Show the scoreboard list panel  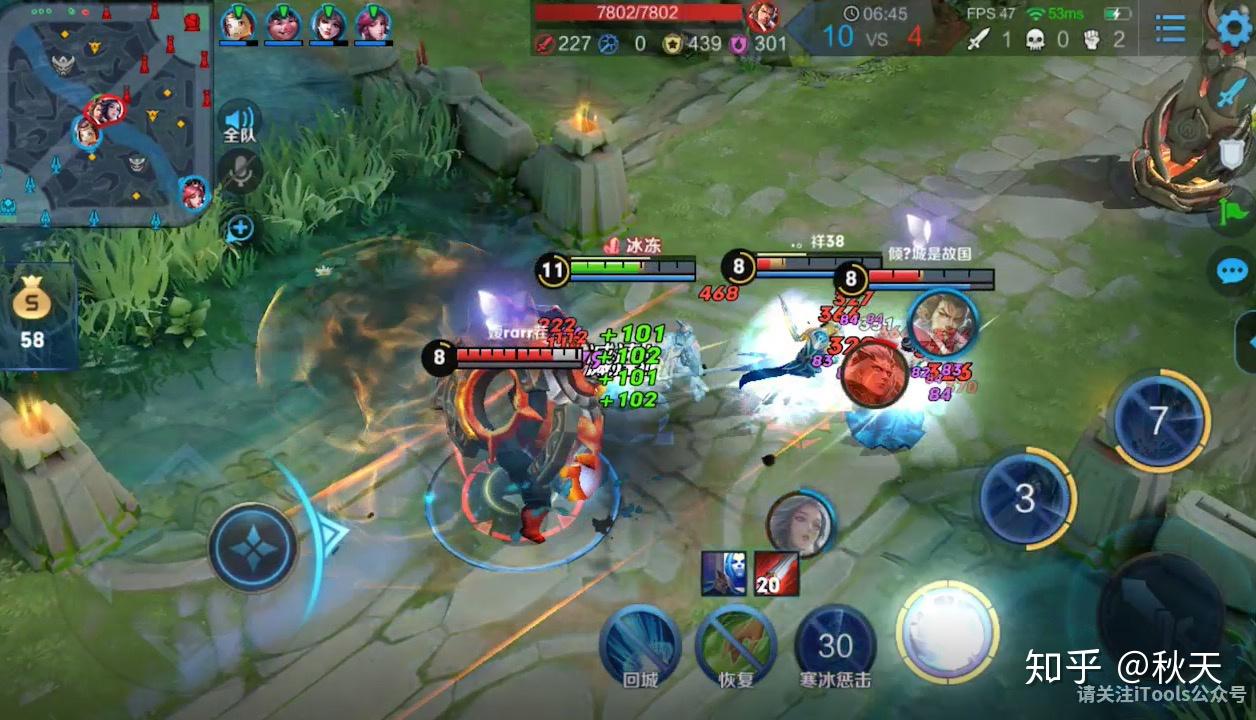pos(1170,28)
